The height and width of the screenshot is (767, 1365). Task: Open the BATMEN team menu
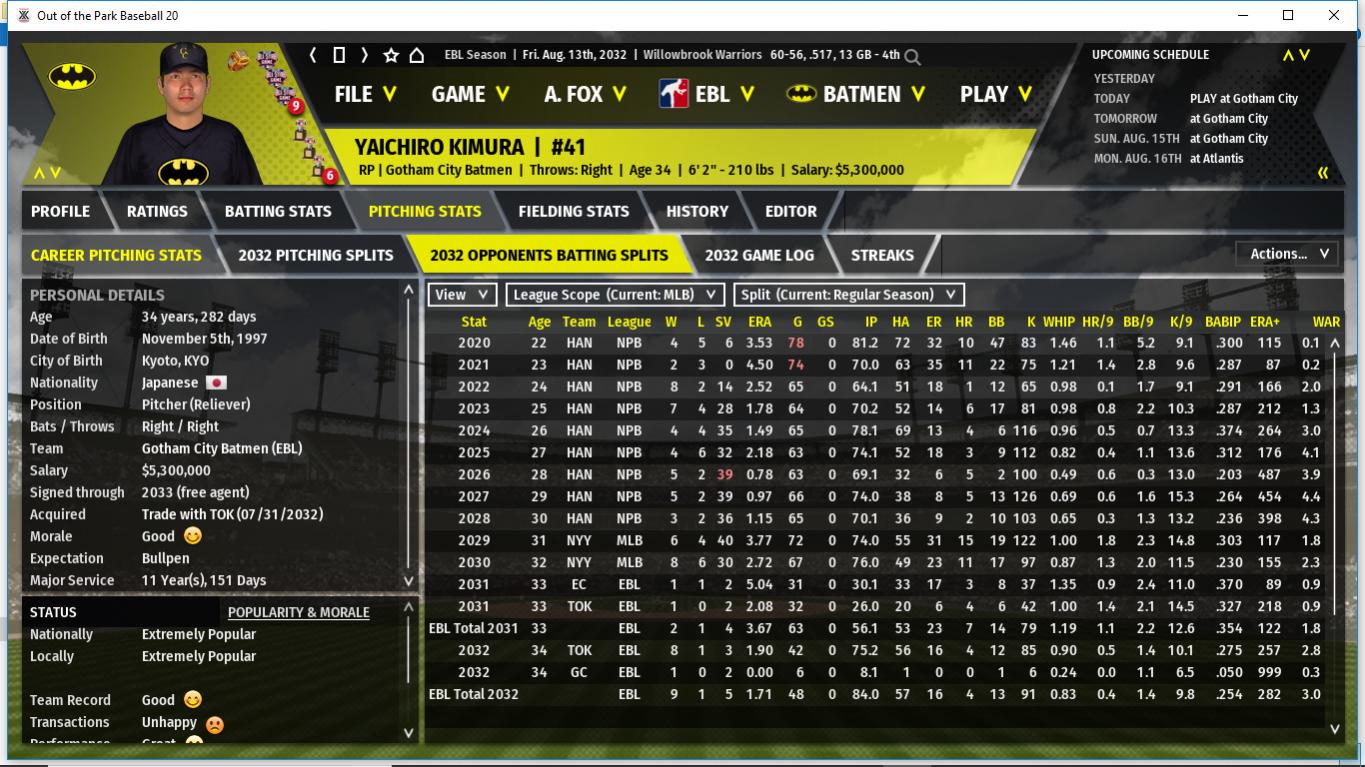tap(856, 94)
